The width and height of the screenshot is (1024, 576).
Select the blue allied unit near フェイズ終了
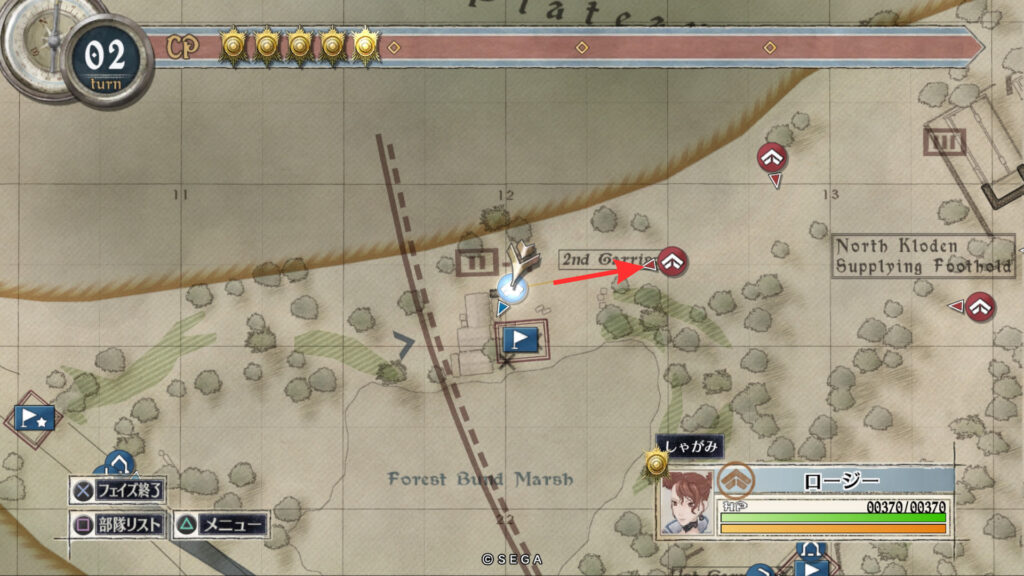pos(118,465)
